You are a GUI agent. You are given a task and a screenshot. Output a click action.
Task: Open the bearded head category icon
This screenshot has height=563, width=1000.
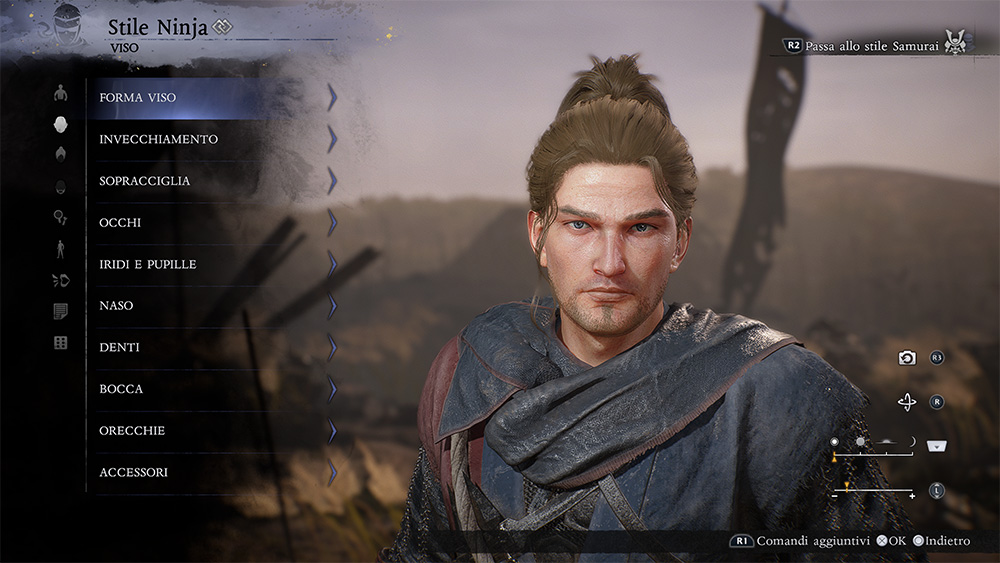(x=60, y=186)
